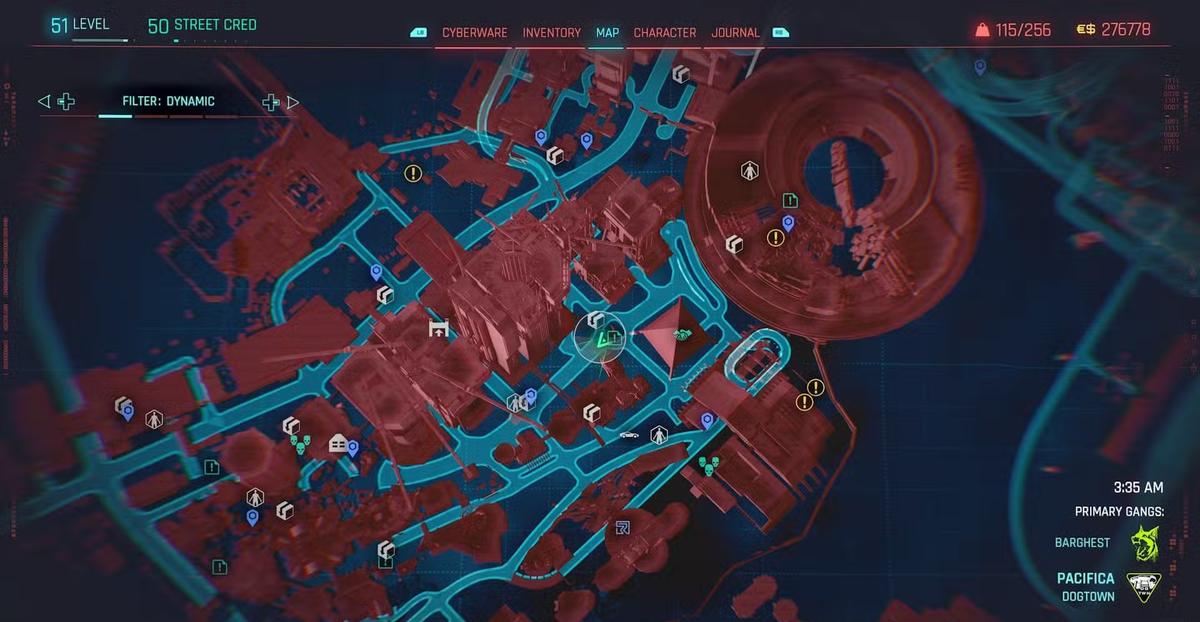Click the stylized R shop marker

coord(623,527)
